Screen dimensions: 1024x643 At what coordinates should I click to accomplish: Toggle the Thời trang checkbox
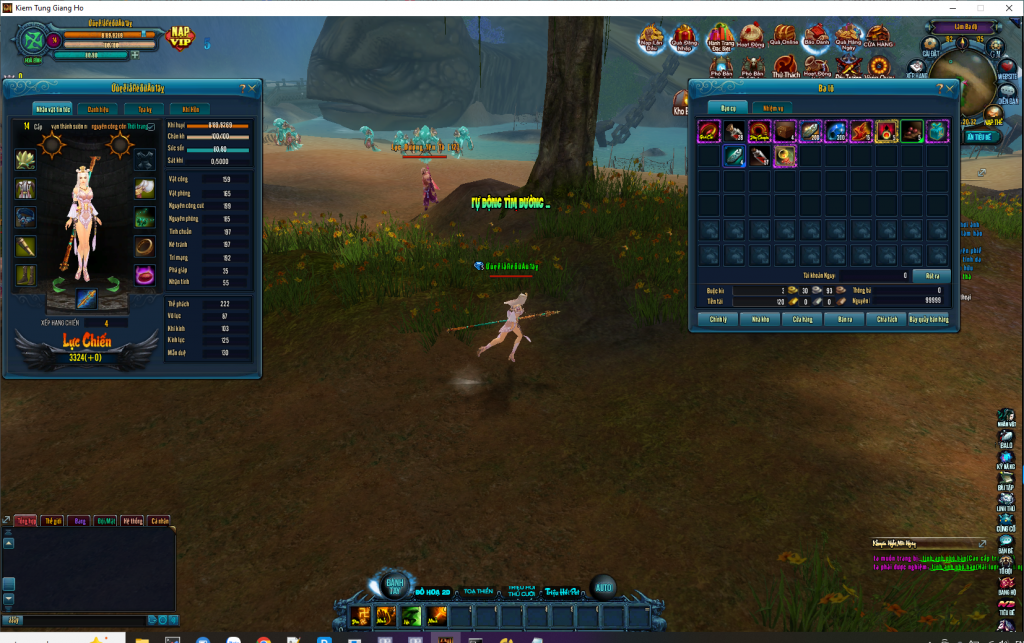(151, 127)
